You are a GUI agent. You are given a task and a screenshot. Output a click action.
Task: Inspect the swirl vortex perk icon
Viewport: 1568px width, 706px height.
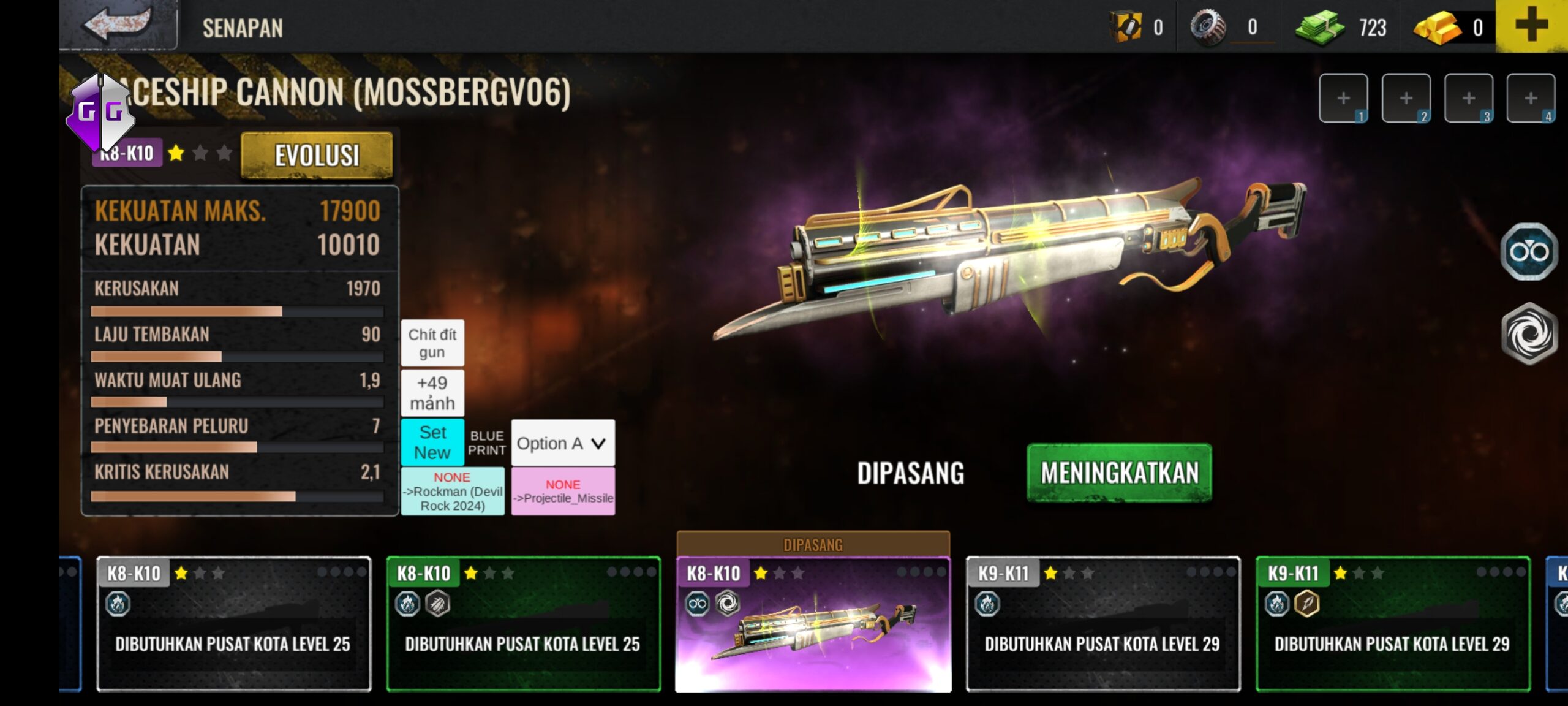pyautogui.click(x=1529, y=334)
